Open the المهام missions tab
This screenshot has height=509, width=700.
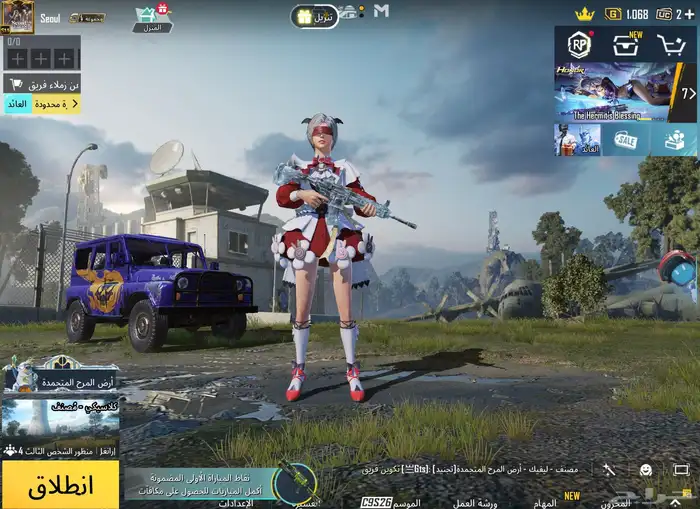tap(544, 502)
